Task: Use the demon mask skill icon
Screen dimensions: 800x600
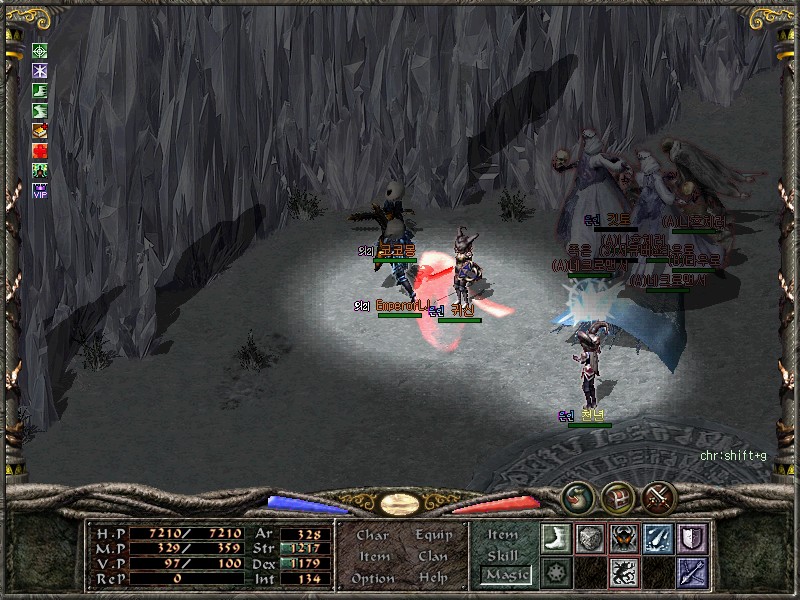Action: 624,538
